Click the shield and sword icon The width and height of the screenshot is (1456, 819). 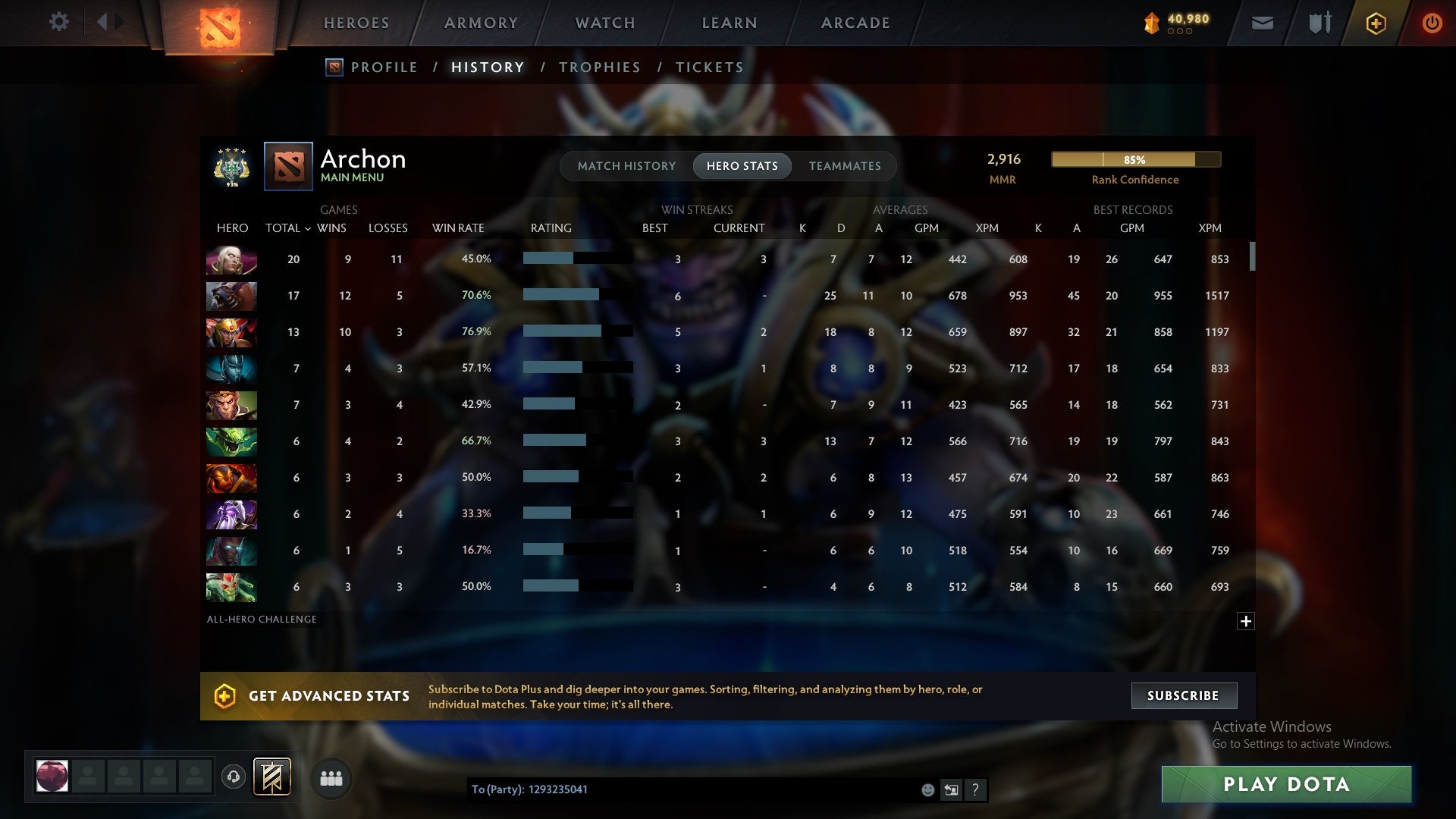click(x=1319, y=23)
